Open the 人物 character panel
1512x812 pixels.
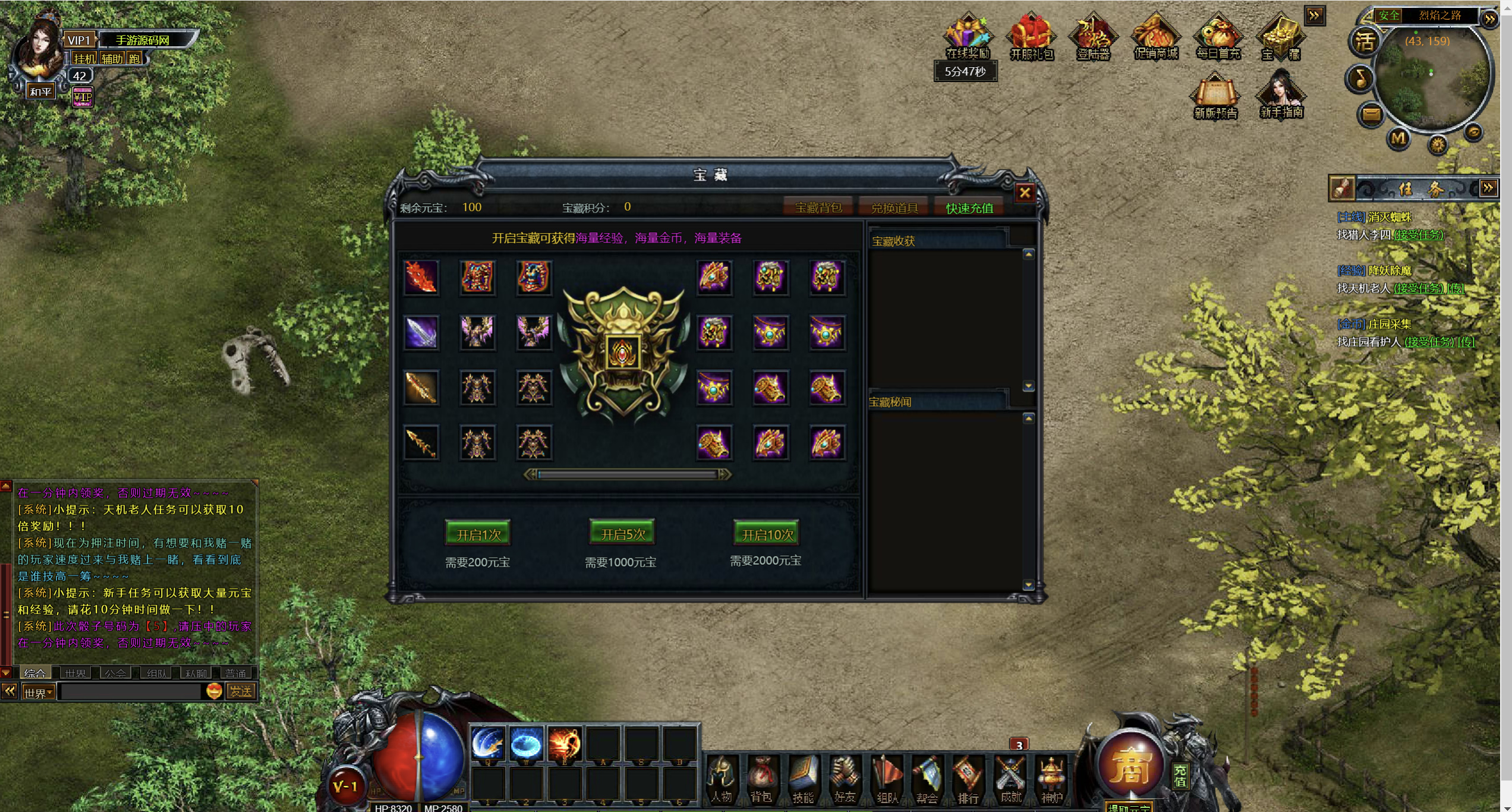[721, 779]
